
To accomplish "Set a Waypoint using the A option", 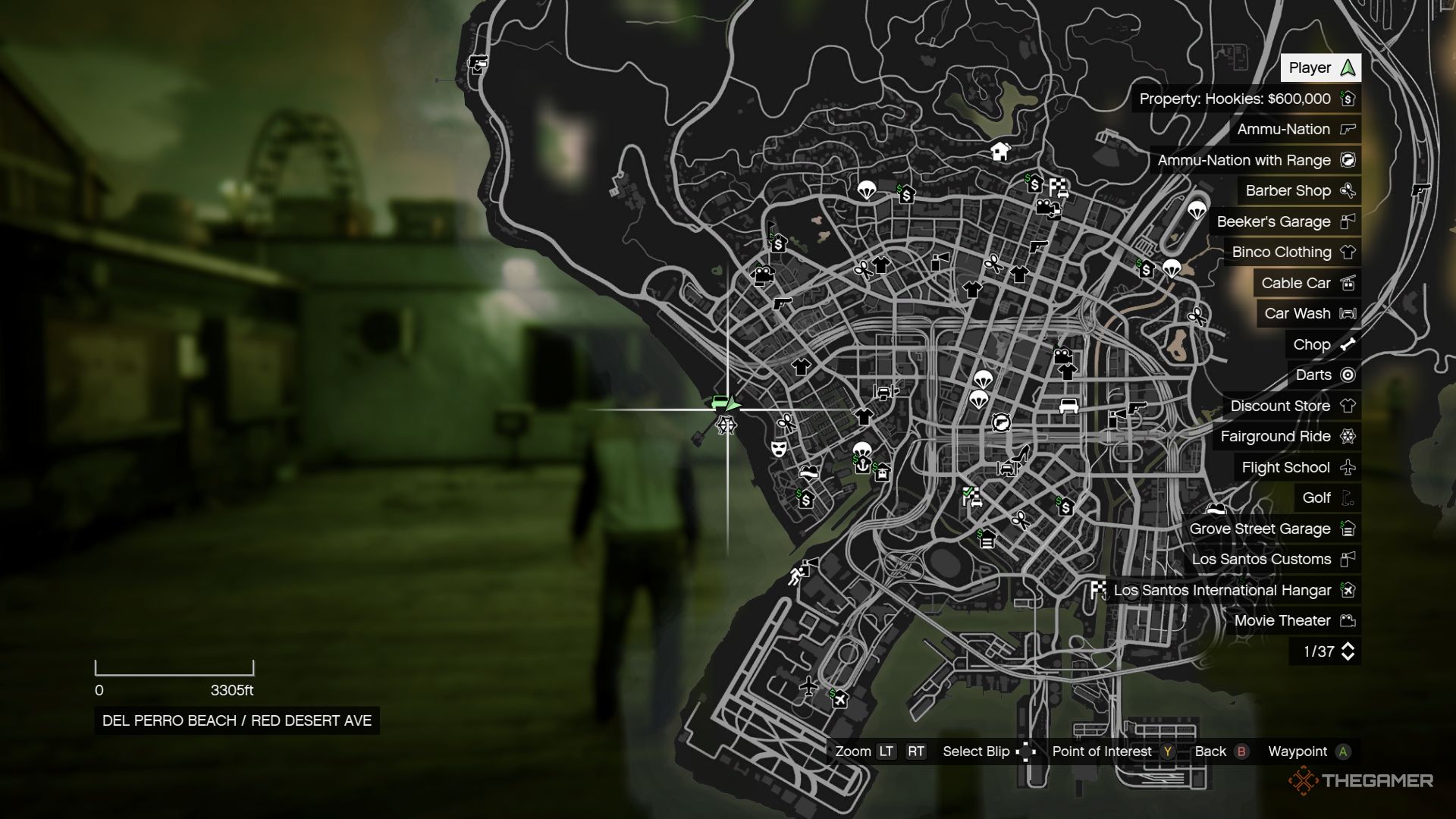I will [x=1342, y=752].
